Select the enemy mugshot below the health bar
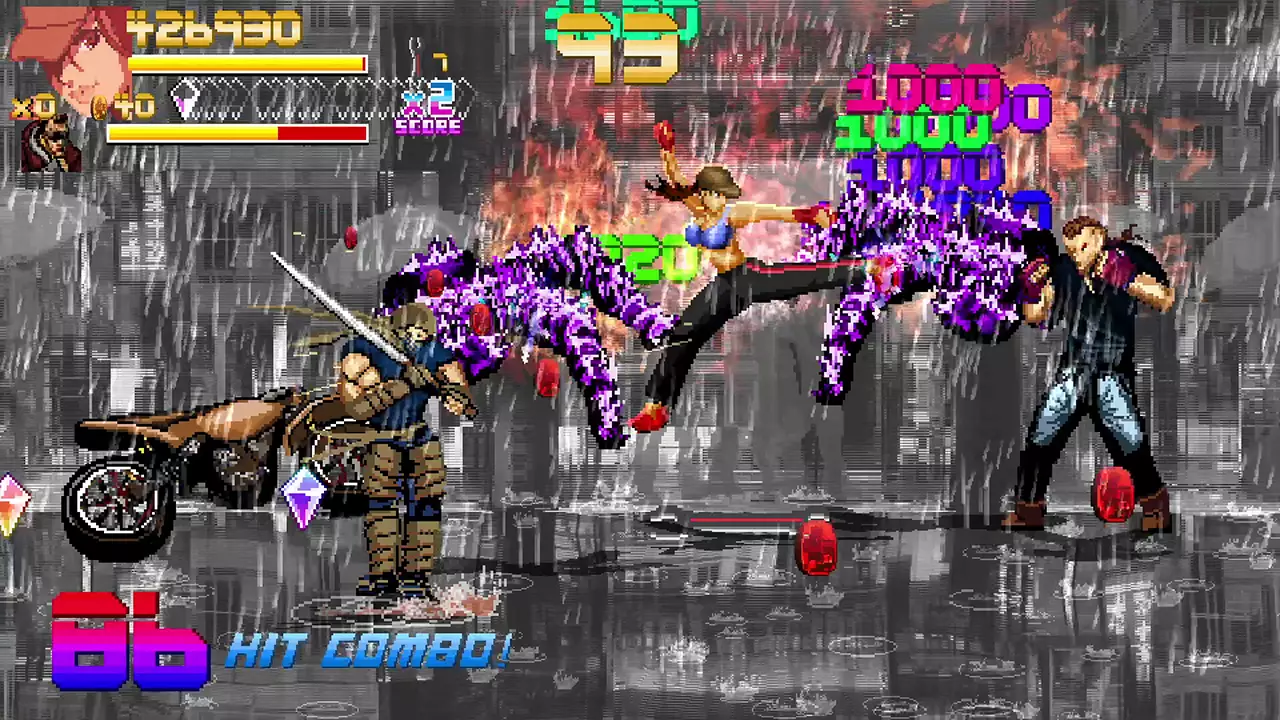Image resolution: width=1280 pixels, height=720 pixels. coord(48,145)
